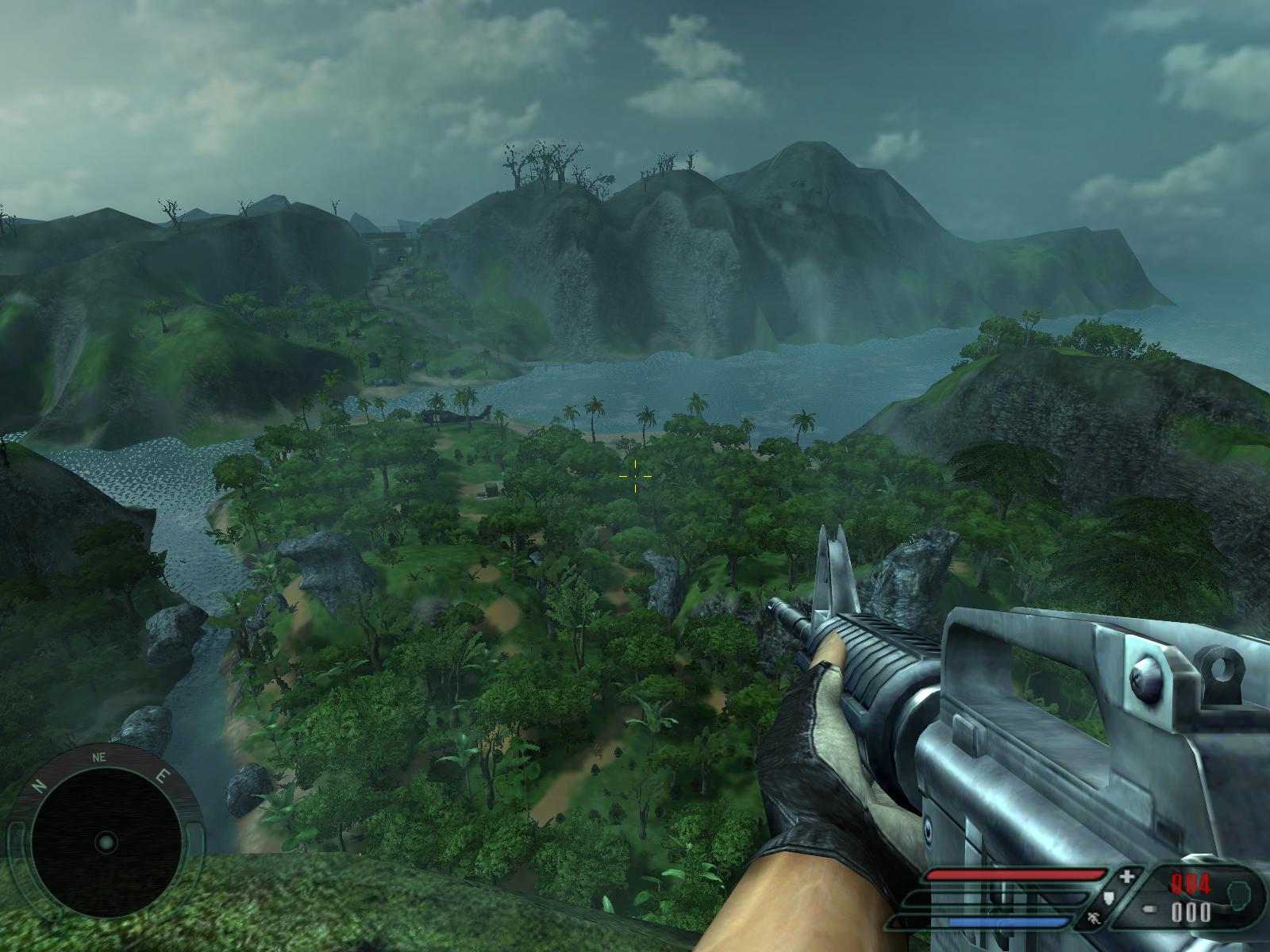Select the shield armor icon
This screenshot has width=1270, height=952.
pyautogui.click(x=1110, y=897)
